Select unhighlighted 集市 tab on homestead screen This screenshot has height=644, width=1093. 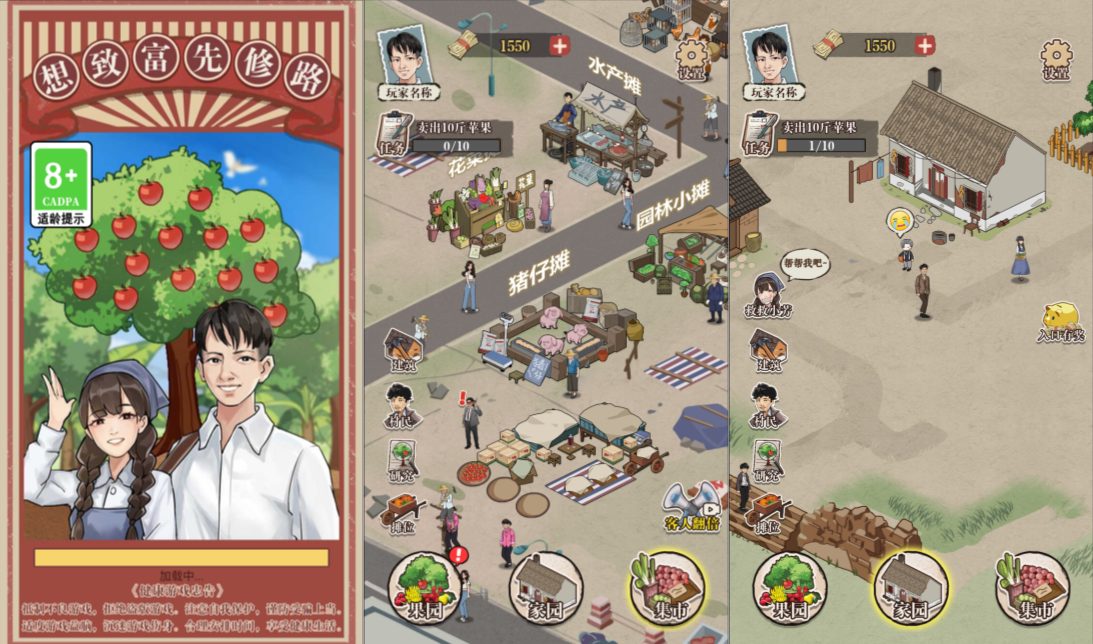[x=1032, y=590]
